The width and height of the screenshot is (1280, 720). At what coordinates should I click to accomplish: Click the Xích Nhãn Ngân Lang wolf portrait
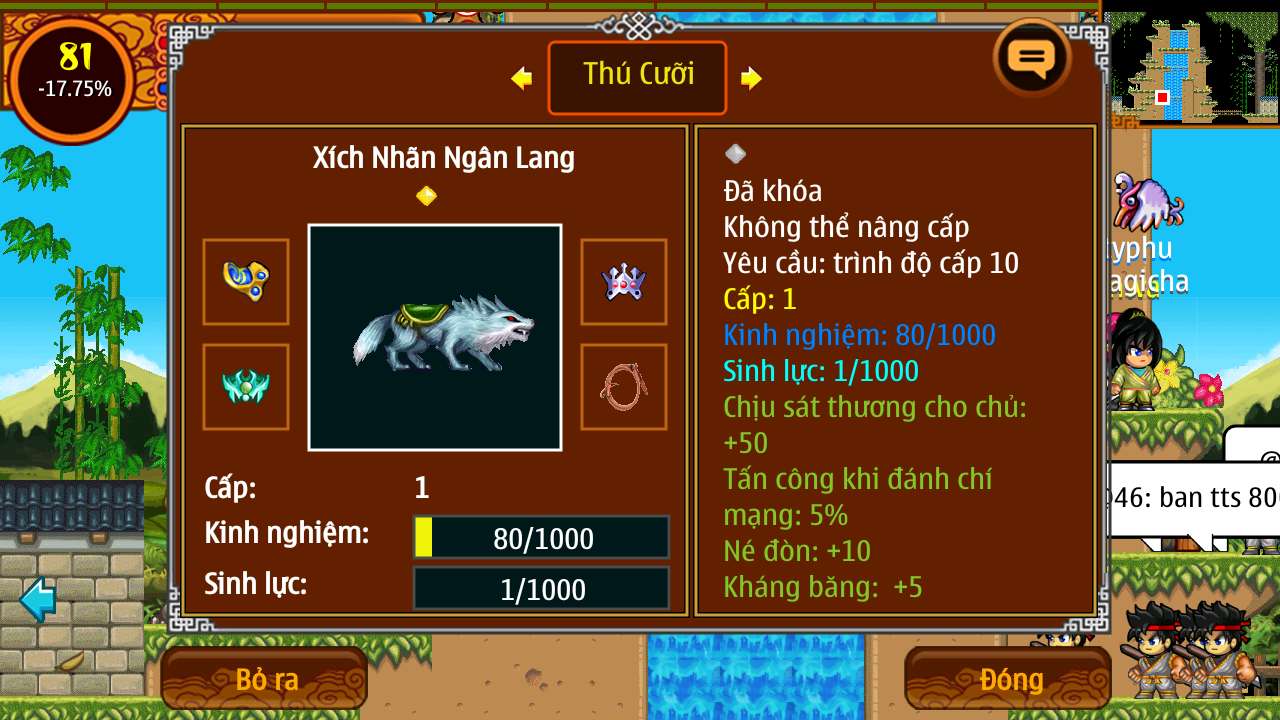click(x=435, y=337)
